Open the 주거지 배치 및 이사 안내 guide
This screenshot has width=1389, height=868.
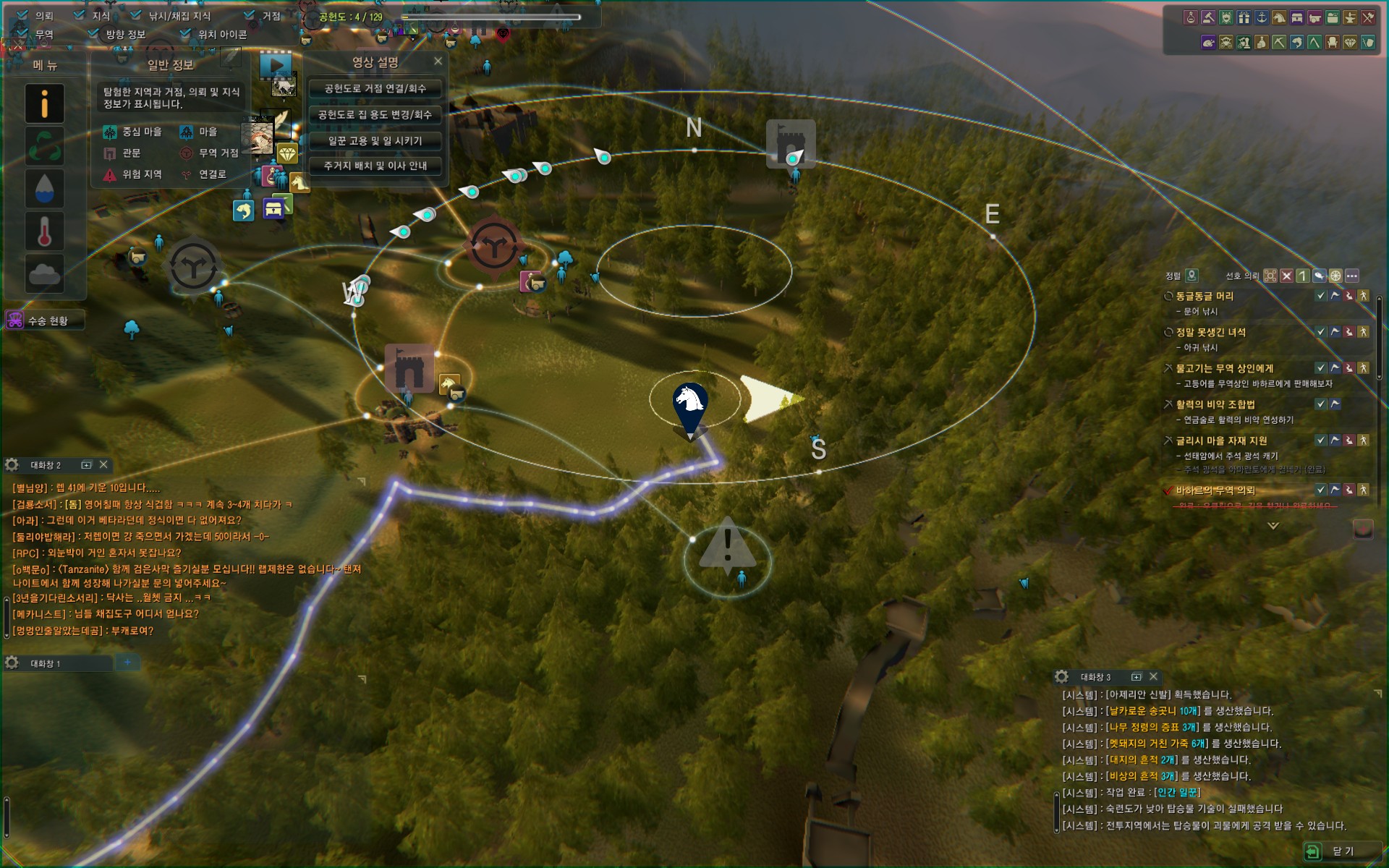(375, 166)
